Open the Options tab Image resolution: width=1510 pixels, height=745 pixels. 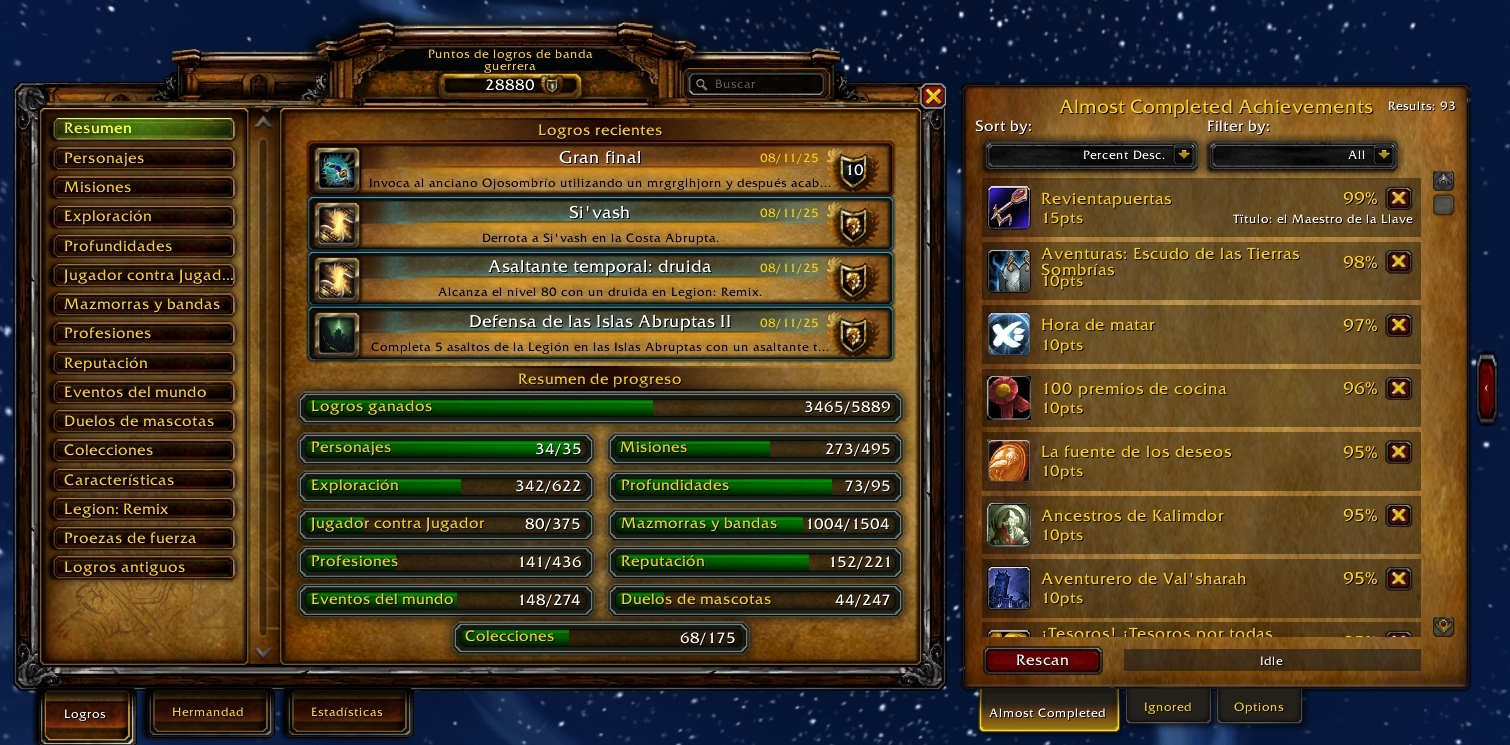[x=1258, y=707]
